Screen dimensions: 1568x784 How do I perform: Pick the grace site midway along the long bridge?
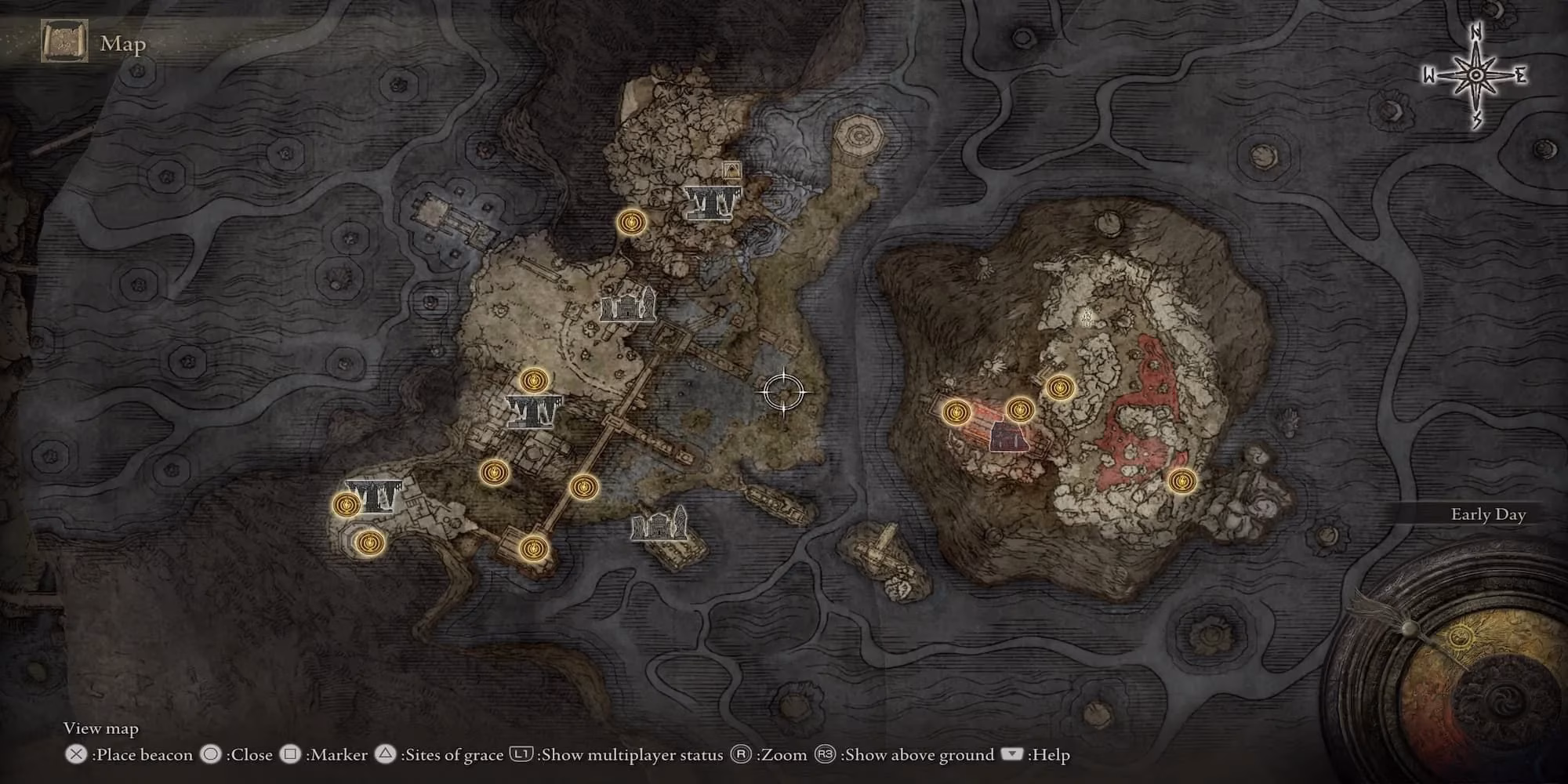(x=583, y=487)
